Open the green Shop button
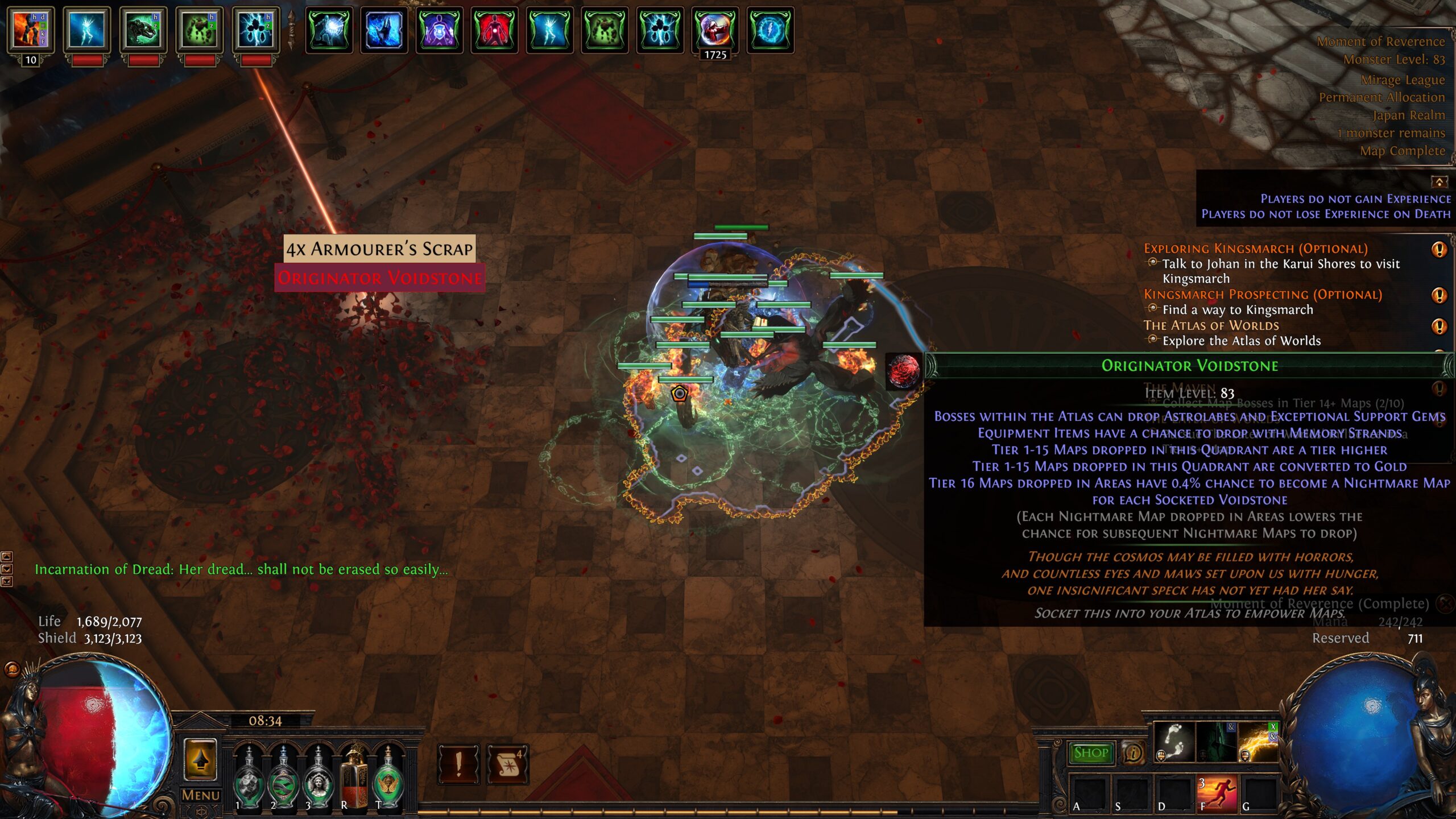1456x819 pixels. (x=1091, y=753)
